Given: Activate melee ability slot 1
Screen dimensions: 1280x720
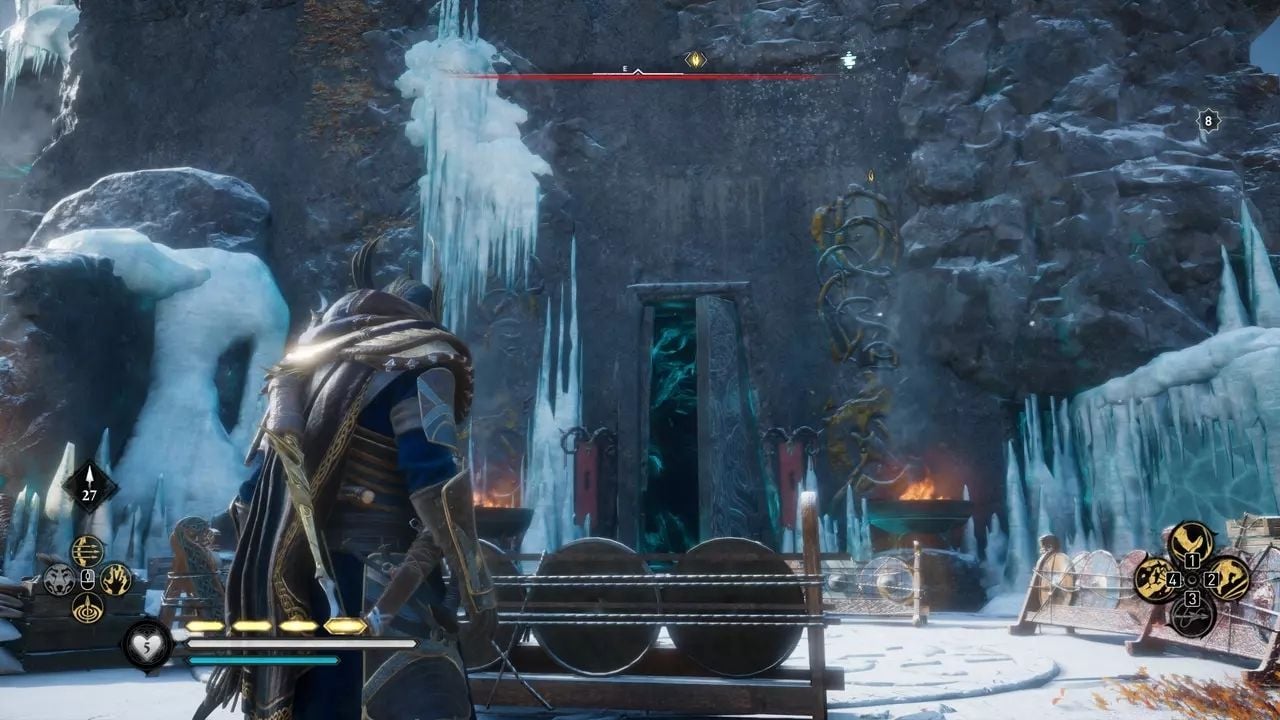Looking at the screenshot, I should coord(1192,543).
